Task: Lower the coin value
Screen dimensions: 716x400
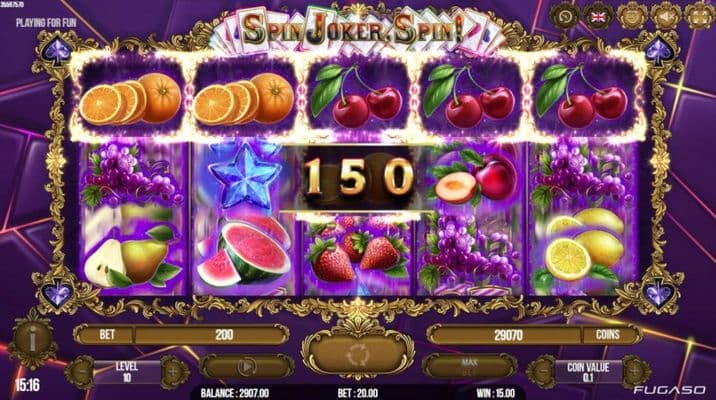Action: 541,371
